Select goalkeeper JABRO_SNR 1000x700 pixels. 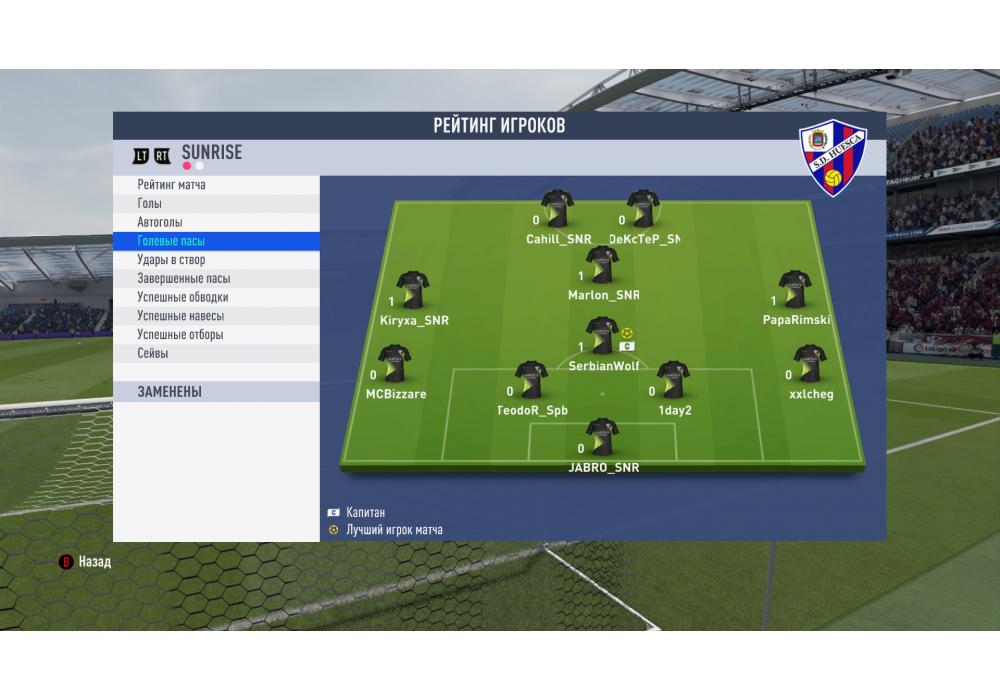pyautogui.click(x=602, y=438)
